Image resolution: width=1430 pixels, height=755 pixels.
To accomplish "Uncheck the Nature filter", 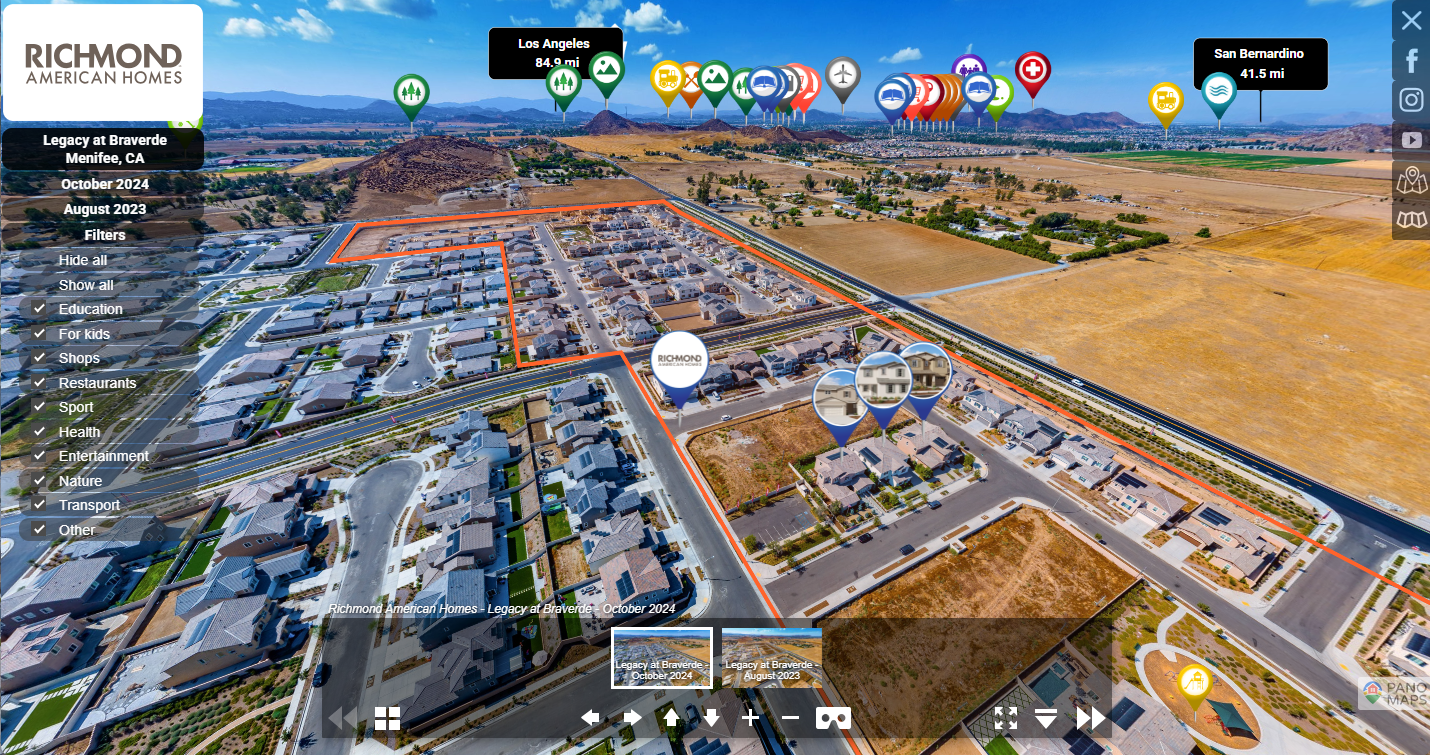I will tap(40, 481).
